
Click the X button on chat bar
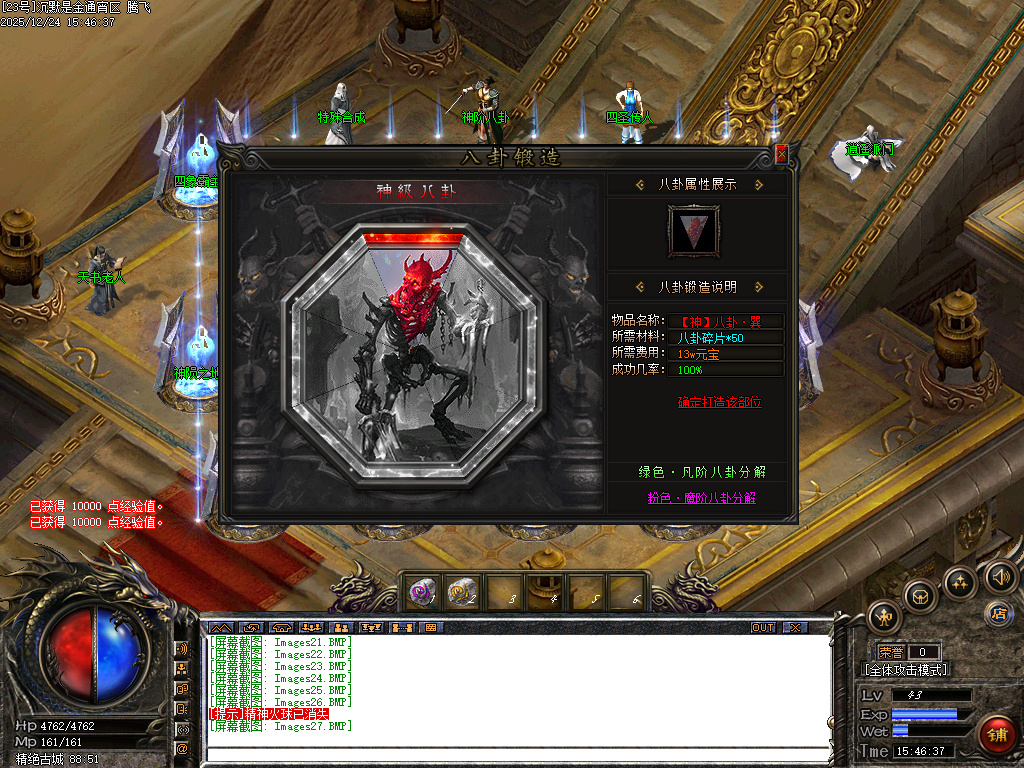(794, 628)
